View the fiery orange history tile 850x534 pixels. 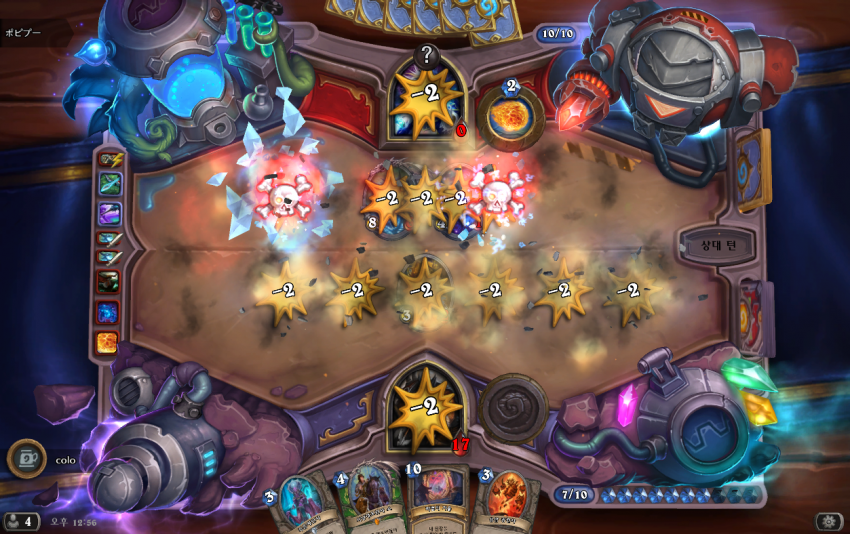(x=108, y=342)
